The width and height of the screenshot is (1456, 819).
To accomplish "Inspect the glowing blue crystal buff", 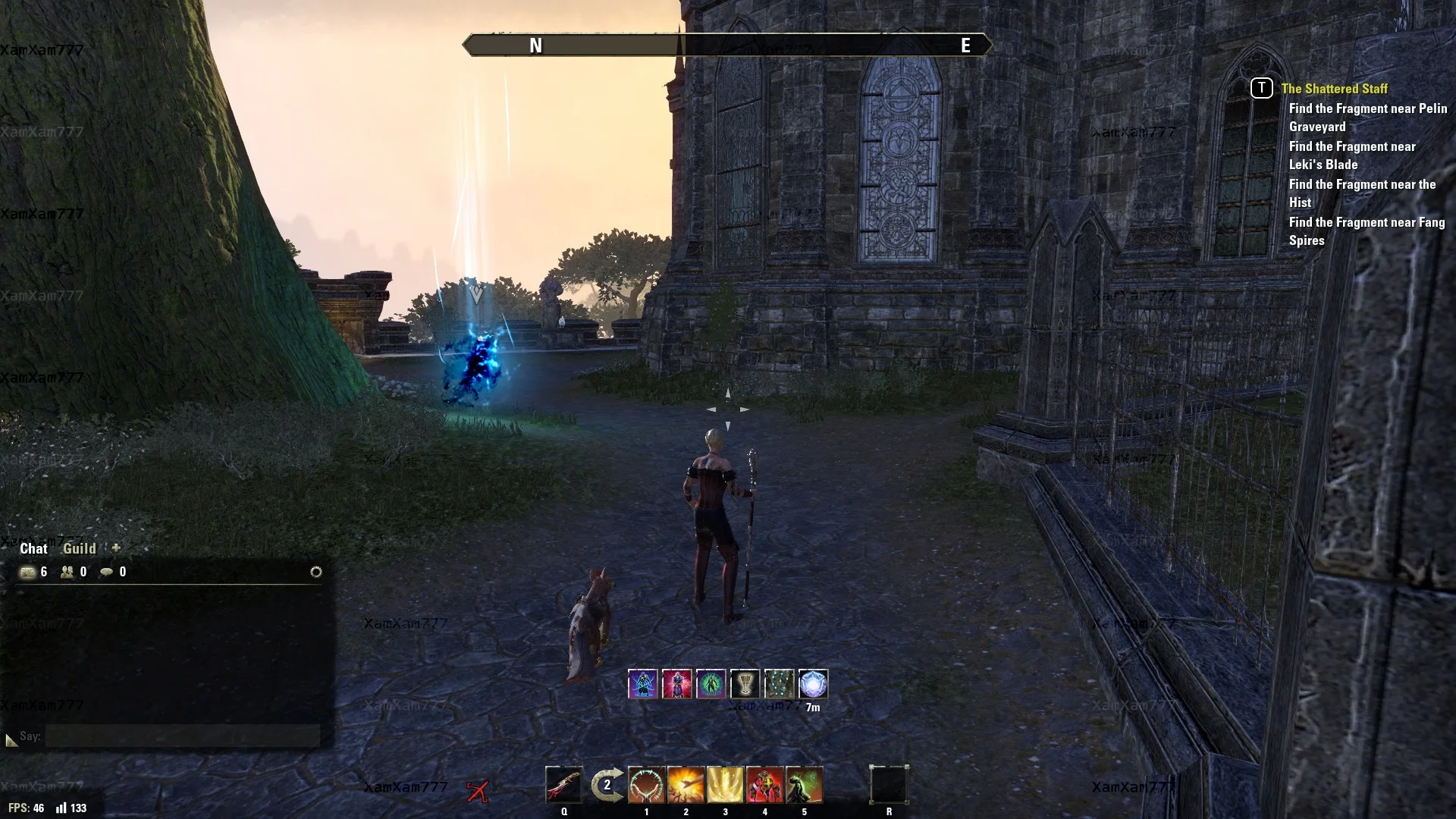I will (813, 684).
